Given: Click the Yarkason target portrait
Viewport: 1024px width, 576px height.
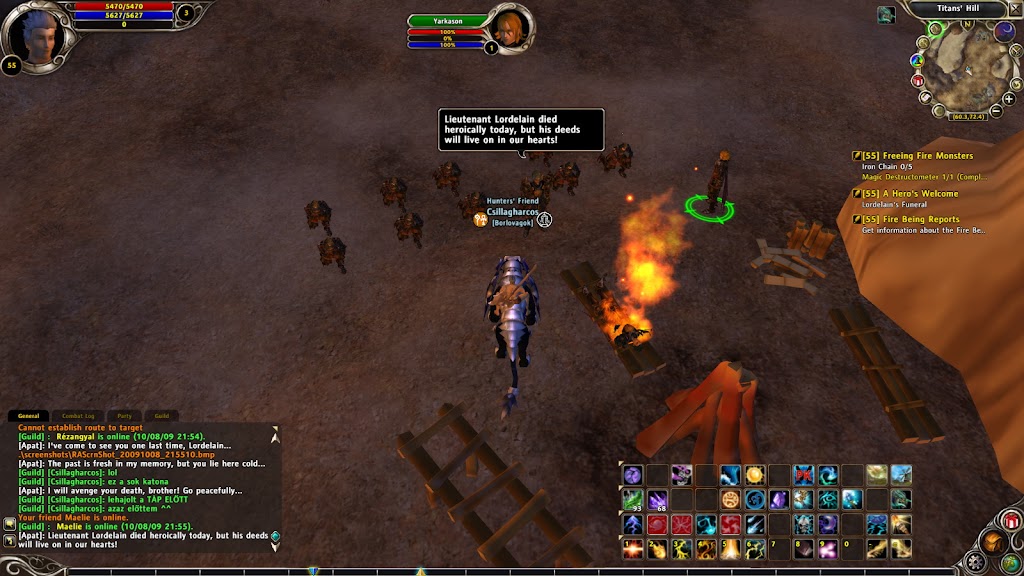Looking at the screenshot, I should [x=508, y=27].
